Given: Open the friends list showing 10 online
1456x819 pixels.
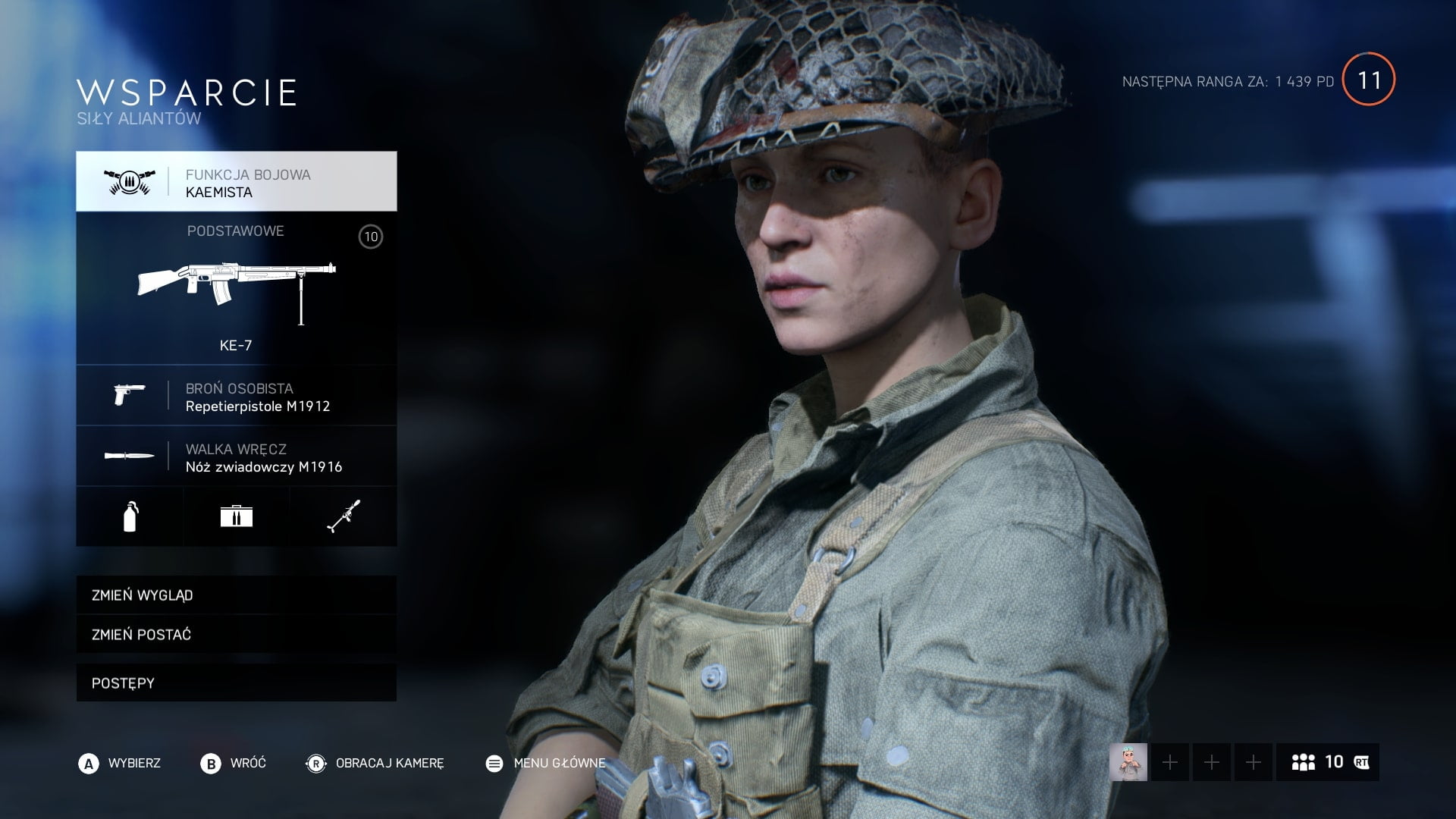Looking at the screenshot, I should pos(1327,762).
